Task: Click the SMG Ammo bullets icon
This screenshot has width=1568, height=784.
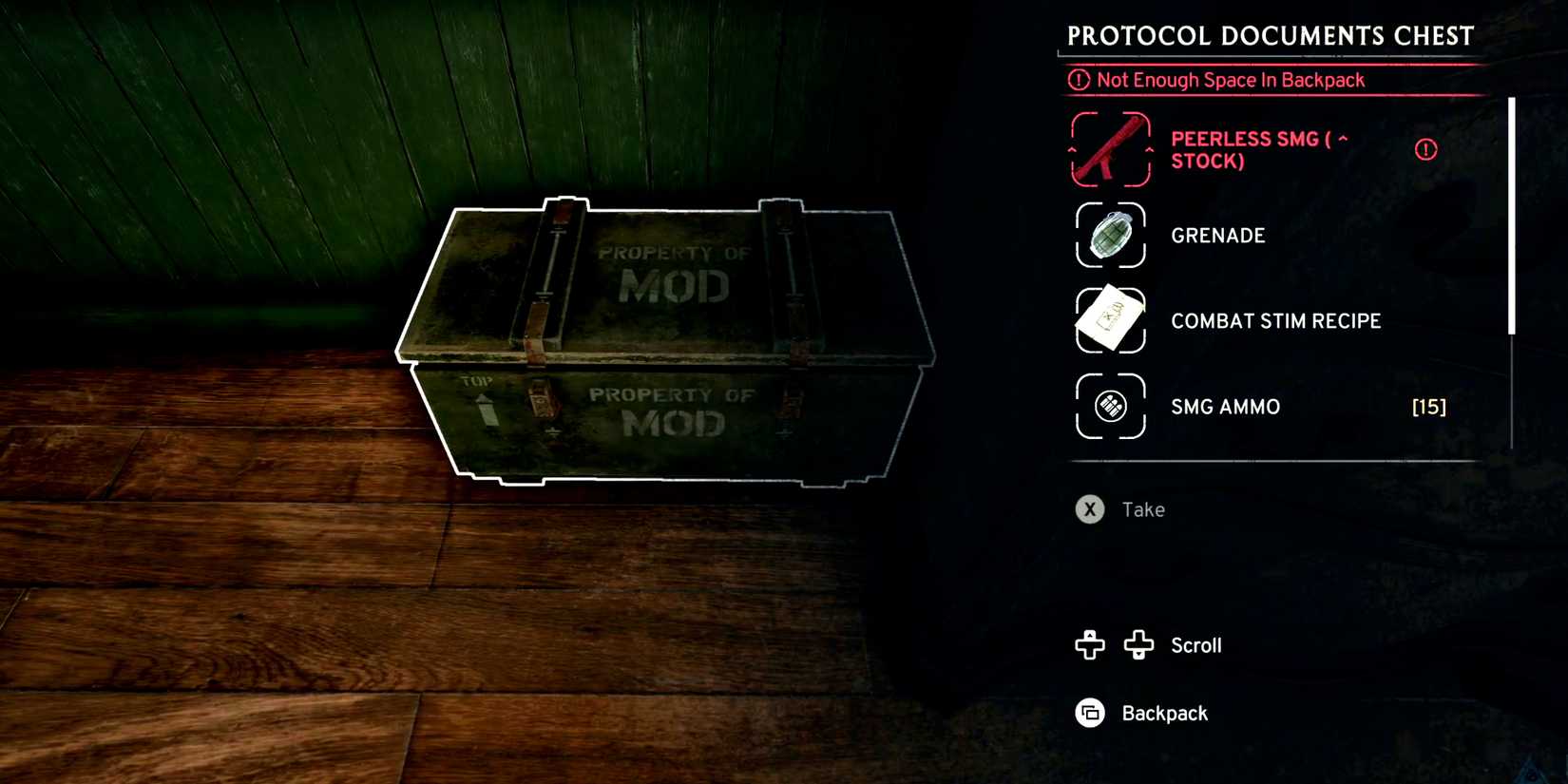Action: pyautogui.click(x=1109, y=406)
